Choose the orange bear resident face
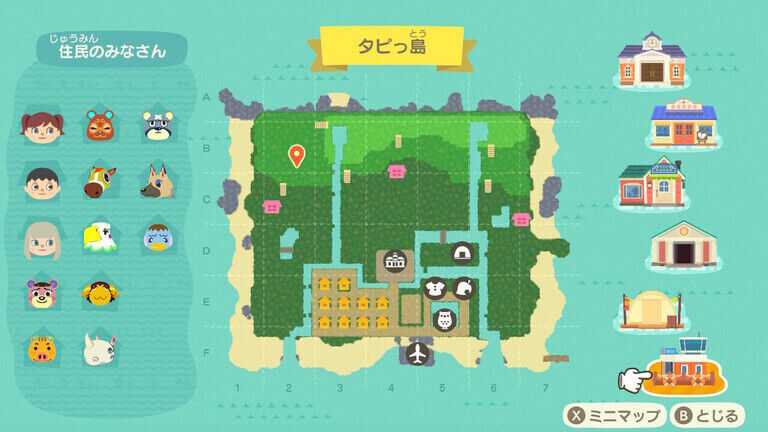The width and height of the screenshot is (768, 432). [99, 127]
